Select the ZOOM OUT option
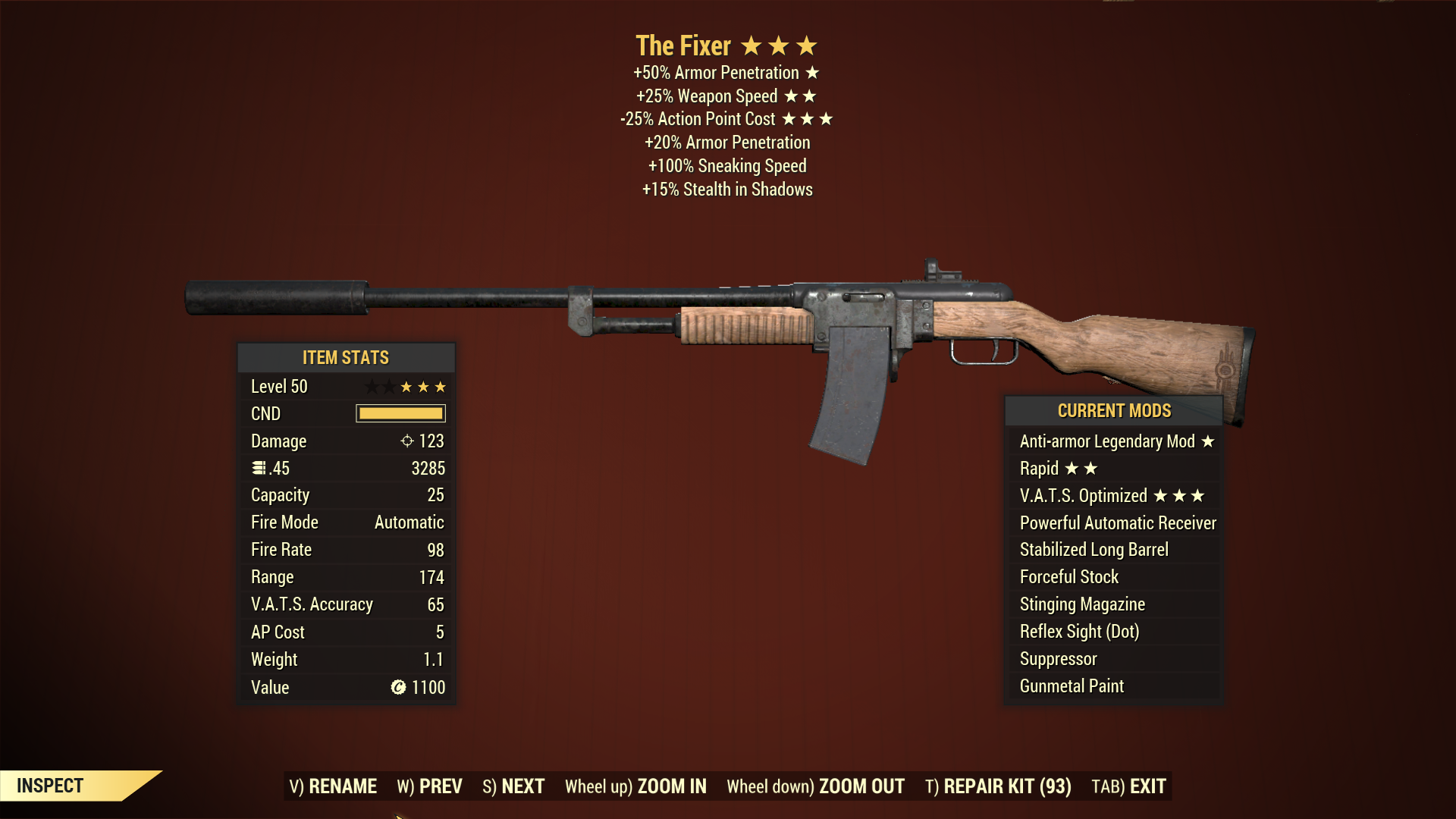 click(x=815, y=786)
